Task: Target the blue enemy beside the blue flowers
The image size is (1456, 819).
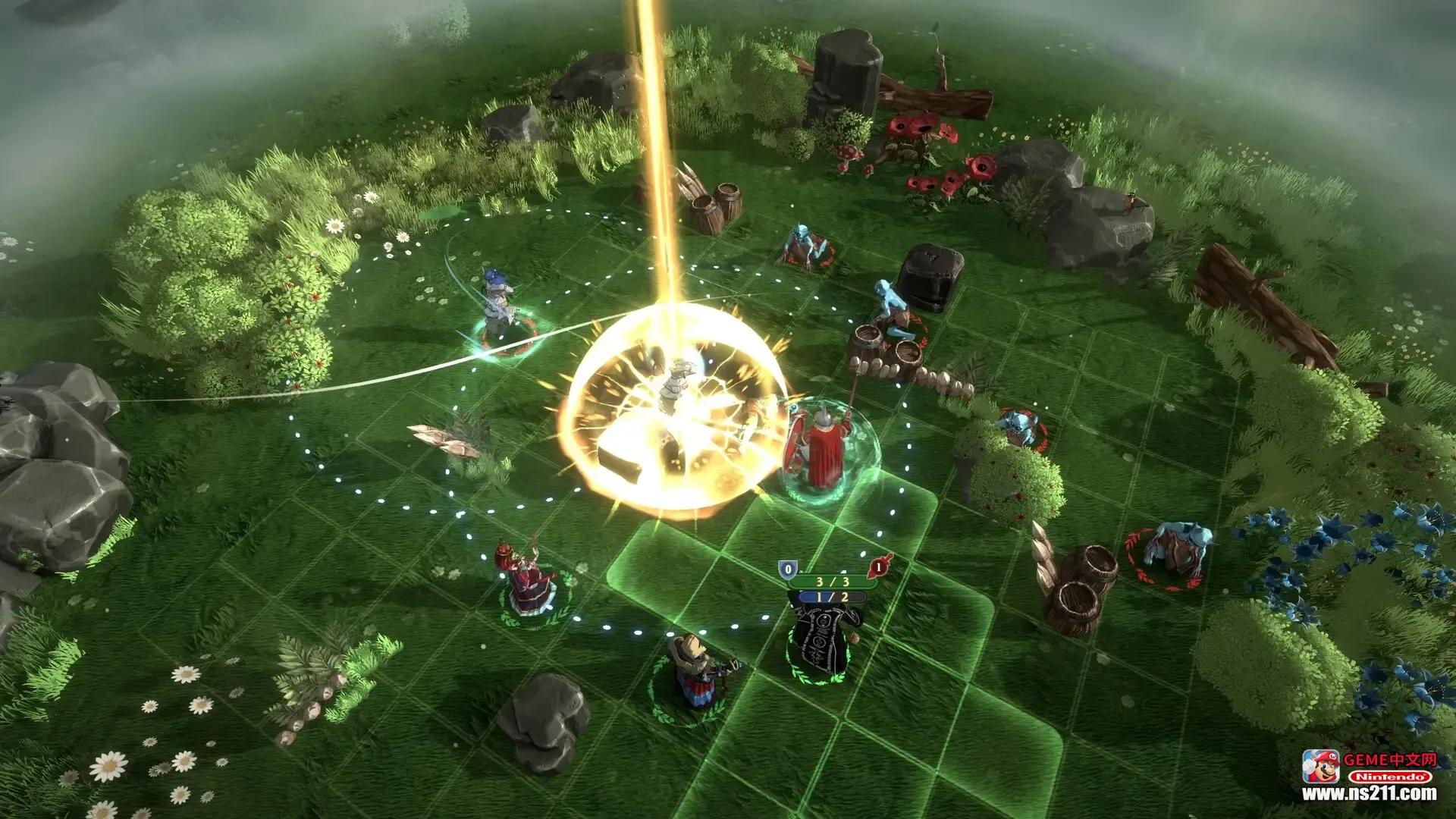Action: (x=1176, y=551)
